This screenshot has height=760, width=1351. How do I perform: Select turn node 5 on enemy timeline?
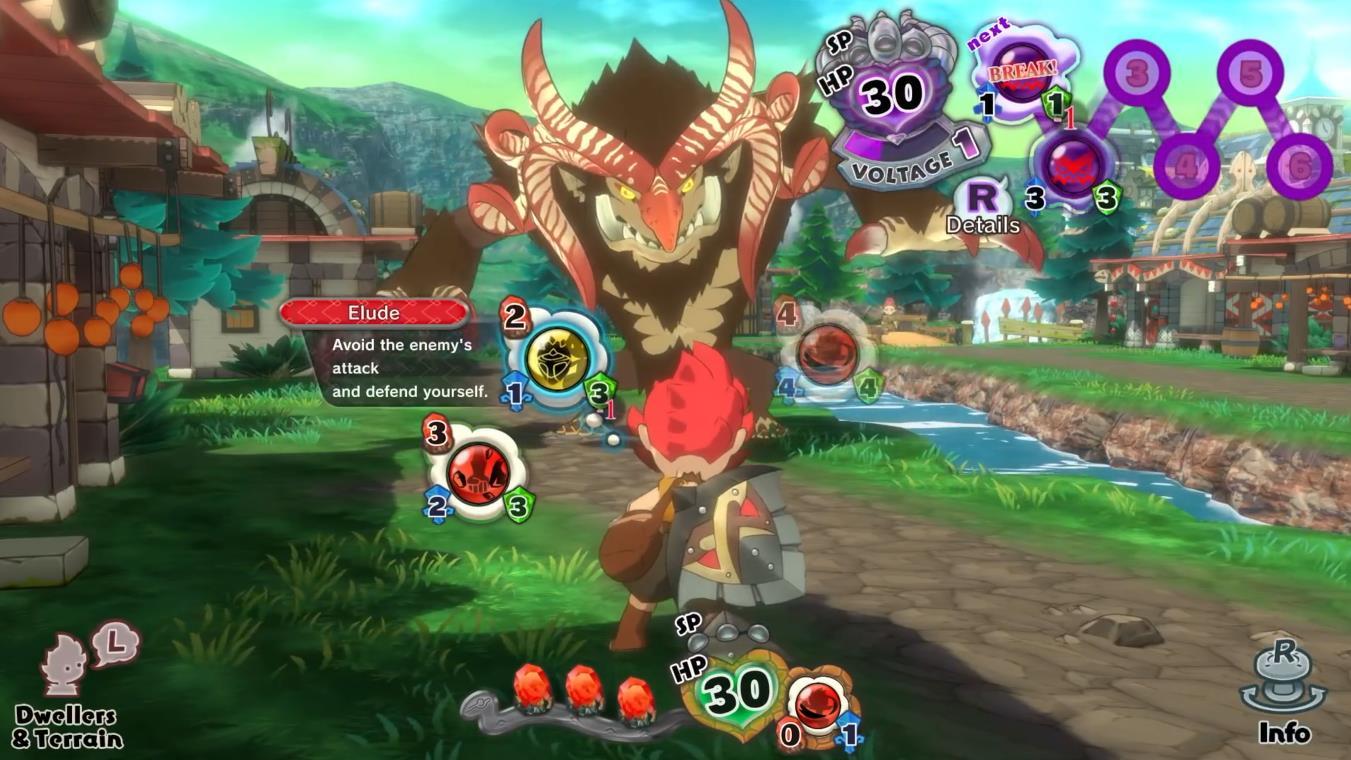click(1250, 71)
